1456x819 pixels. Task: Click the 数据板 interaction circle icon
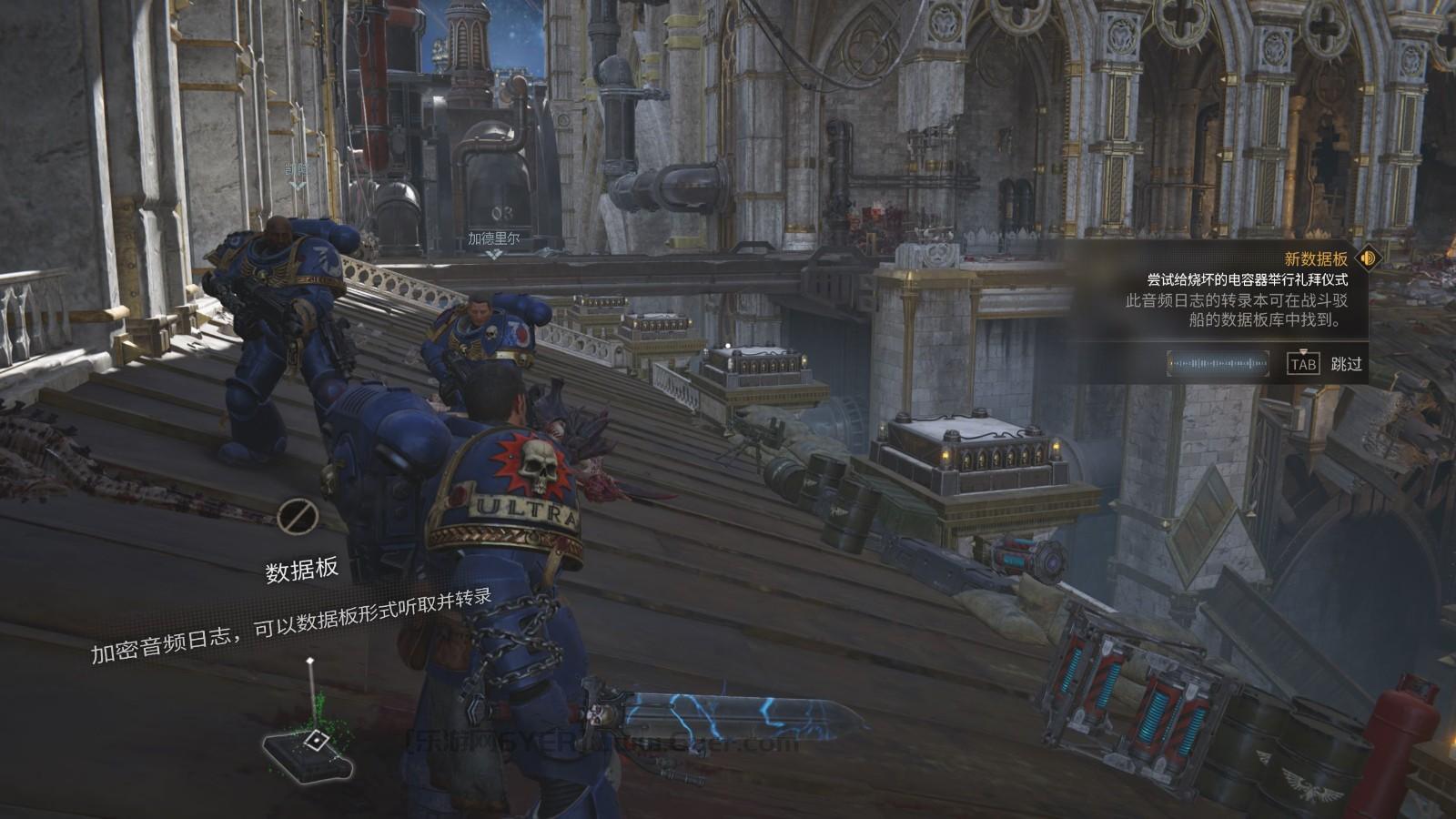(x=296, y=516)
